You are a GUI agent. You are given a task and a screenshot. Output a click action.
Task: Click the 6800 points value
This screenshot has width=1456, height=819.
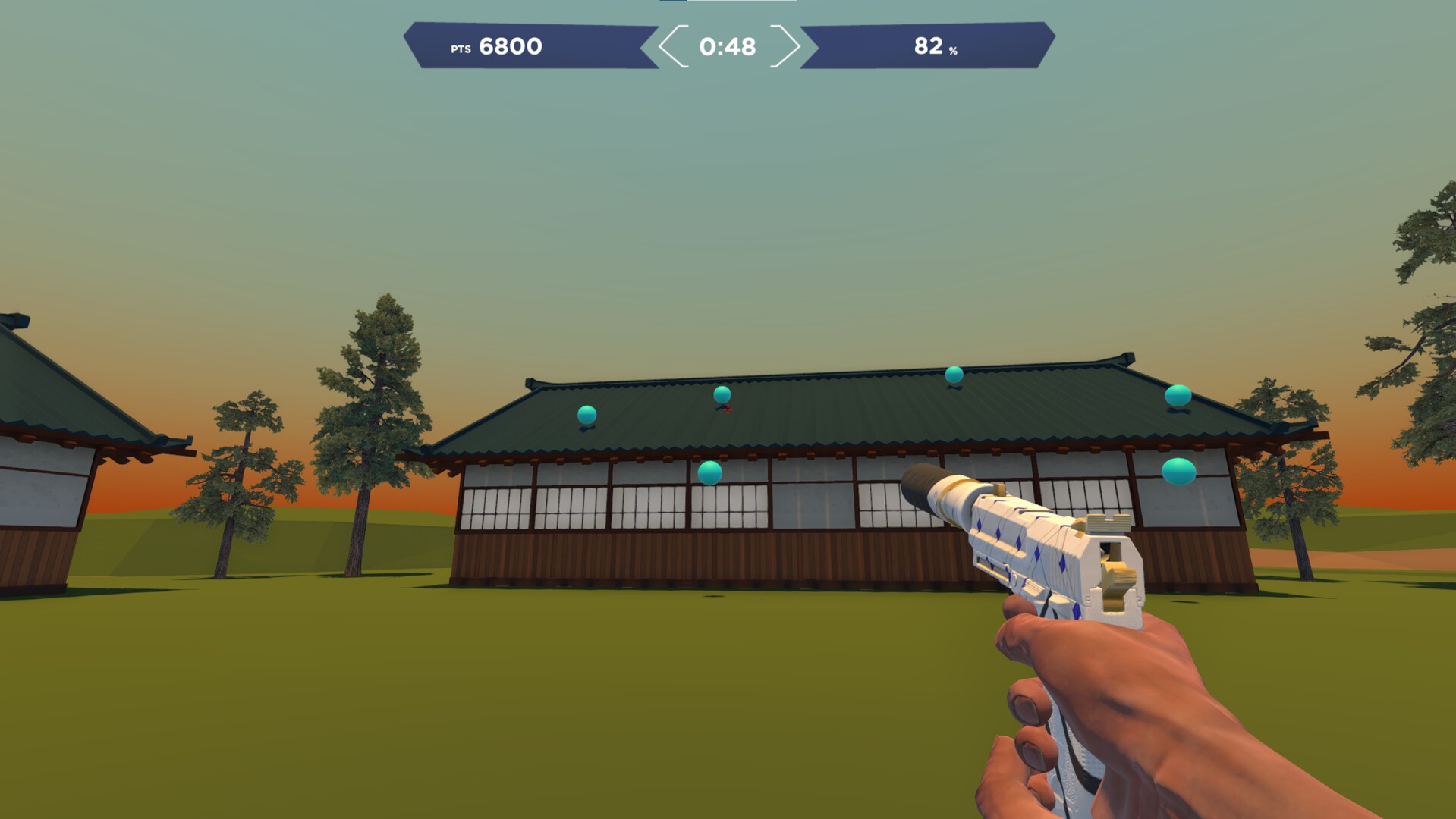[510, 46]
